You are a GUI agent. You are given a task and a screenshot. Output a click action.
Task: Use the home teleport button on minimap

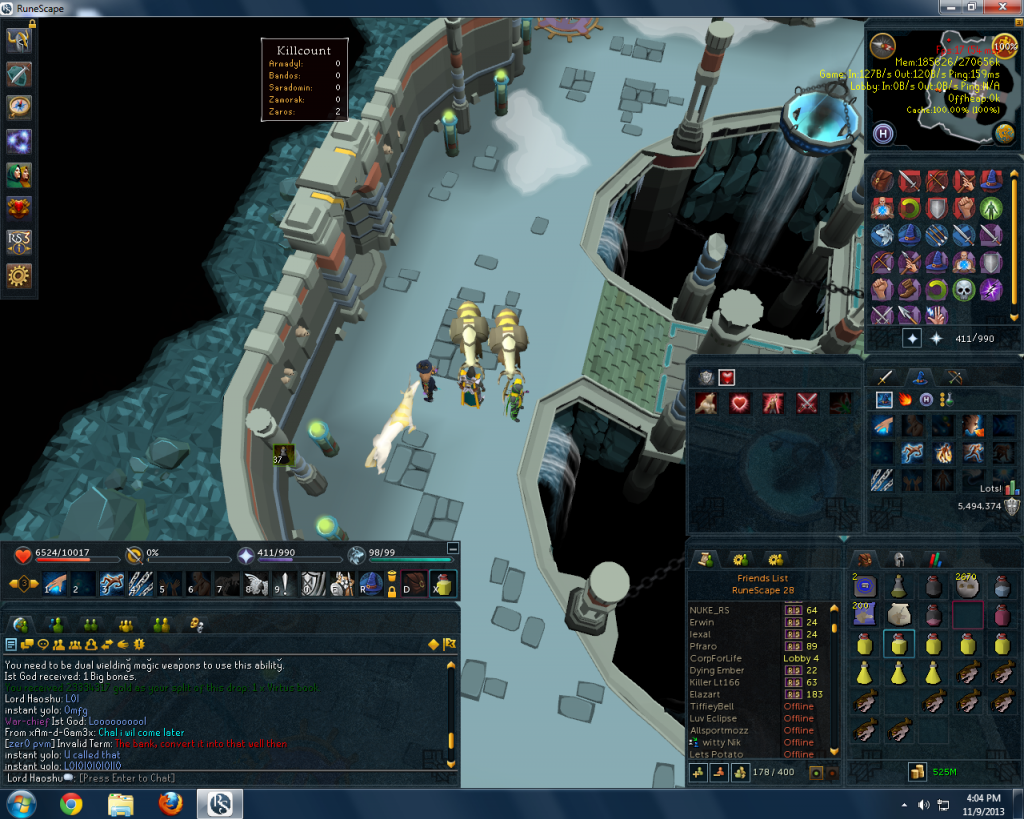[x=883, y=133]
